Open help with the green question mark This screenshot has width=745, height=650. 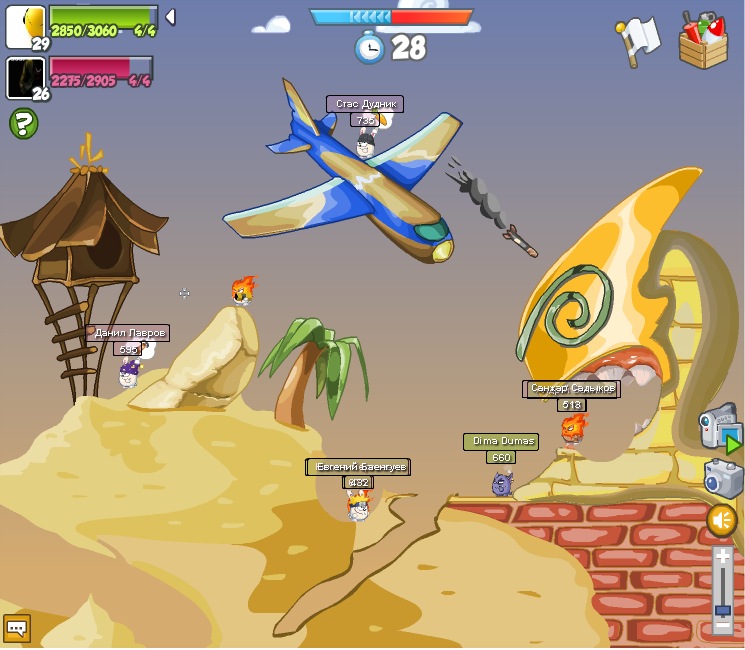coord(23,123)
